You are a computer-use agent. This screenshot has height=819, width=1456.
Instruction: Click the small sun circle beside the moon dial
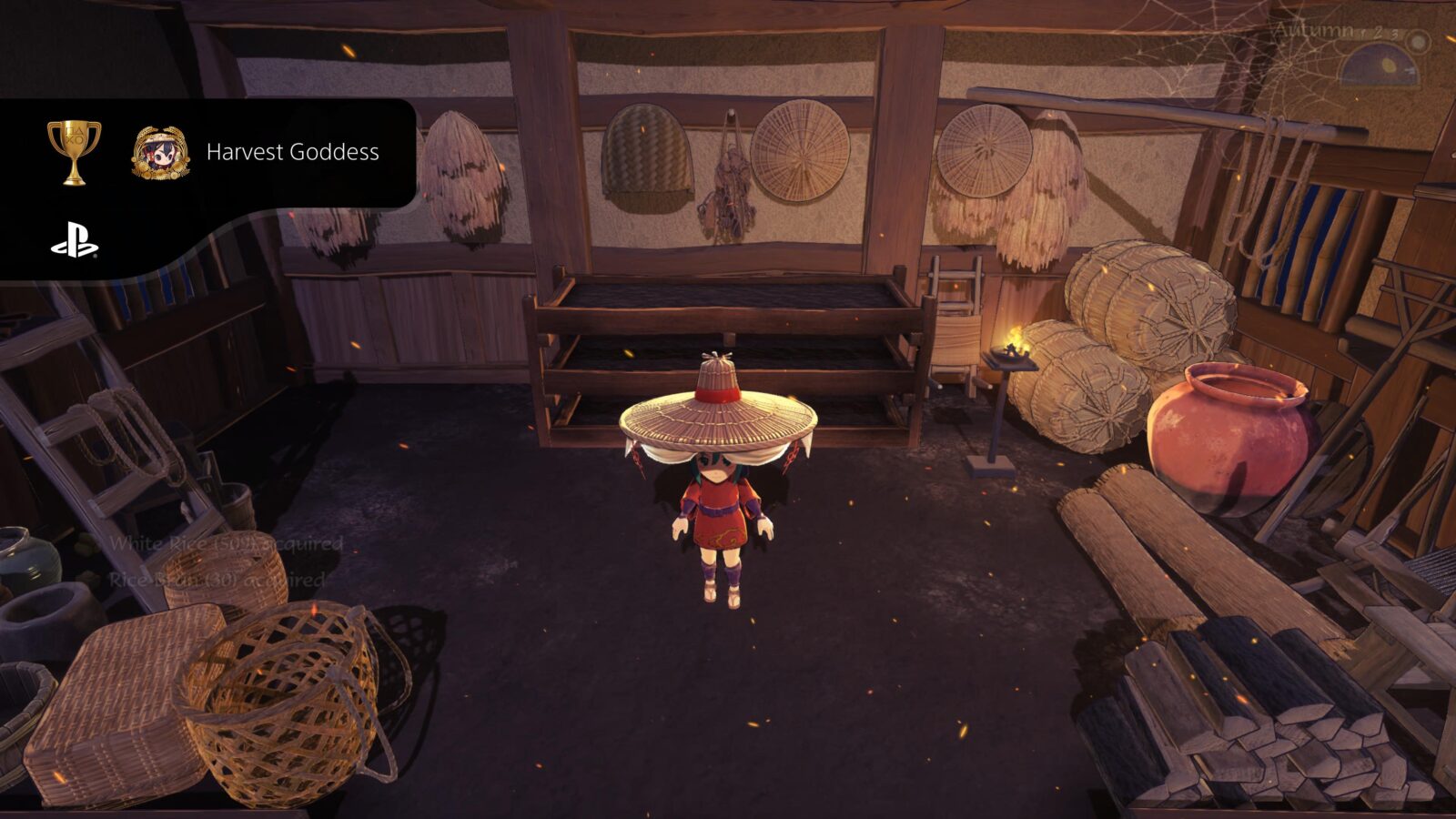point(1418,42)
